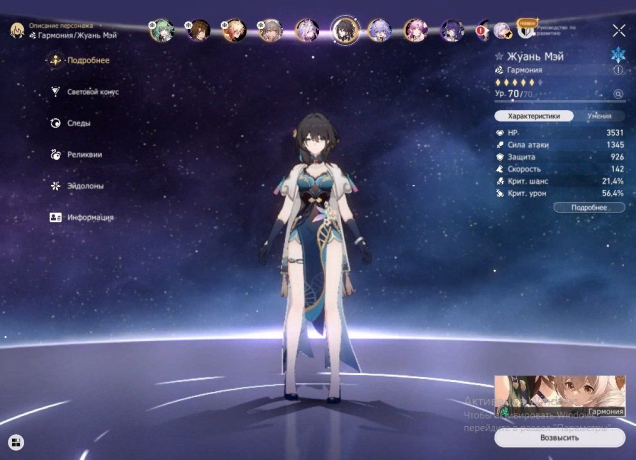Click the Подробнее button under the stats
The height and width of the screenshot is (460, 636).
[589, 207]
